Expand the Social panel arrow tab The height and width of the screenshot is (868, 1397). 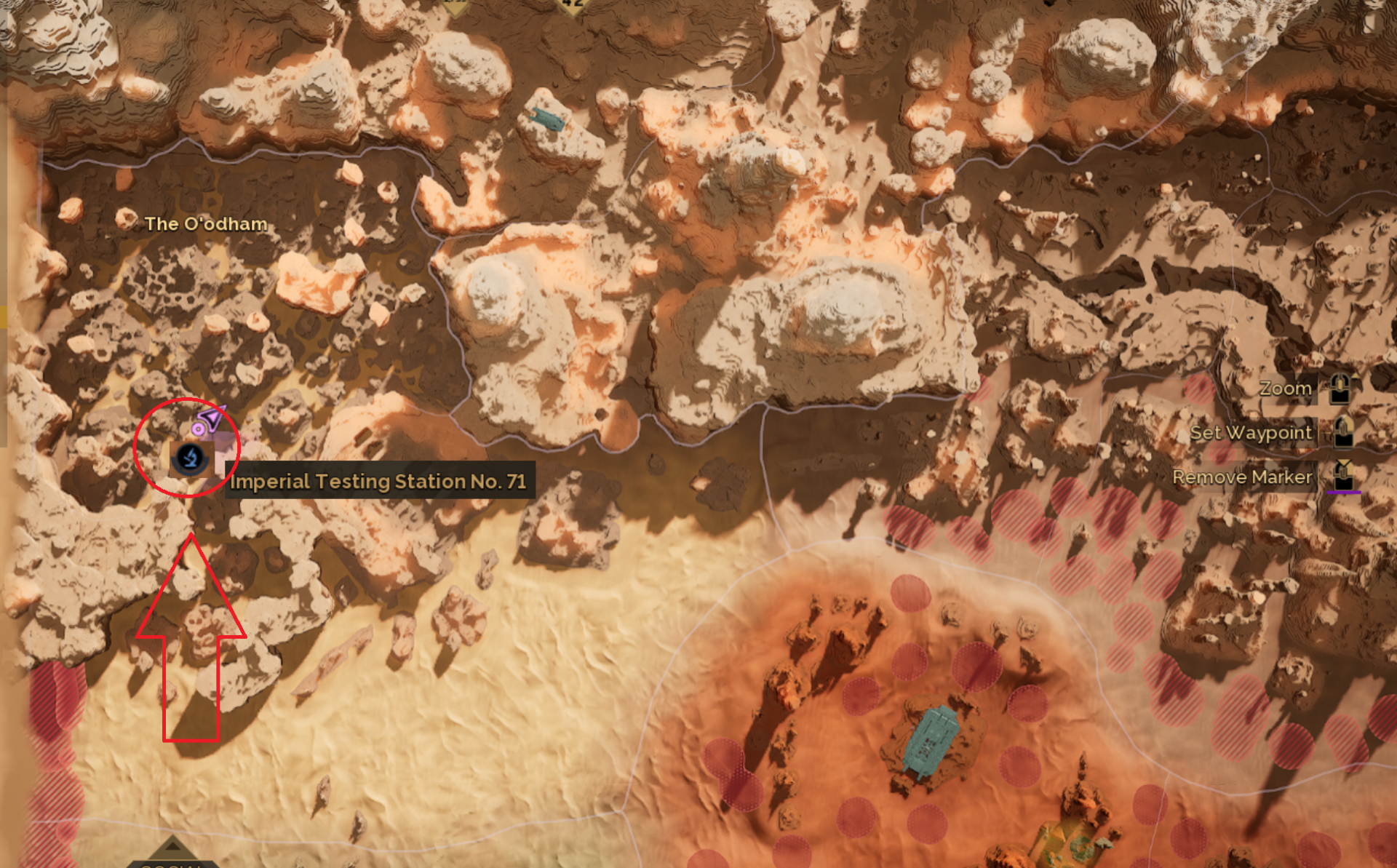click(x=172, y=851)
